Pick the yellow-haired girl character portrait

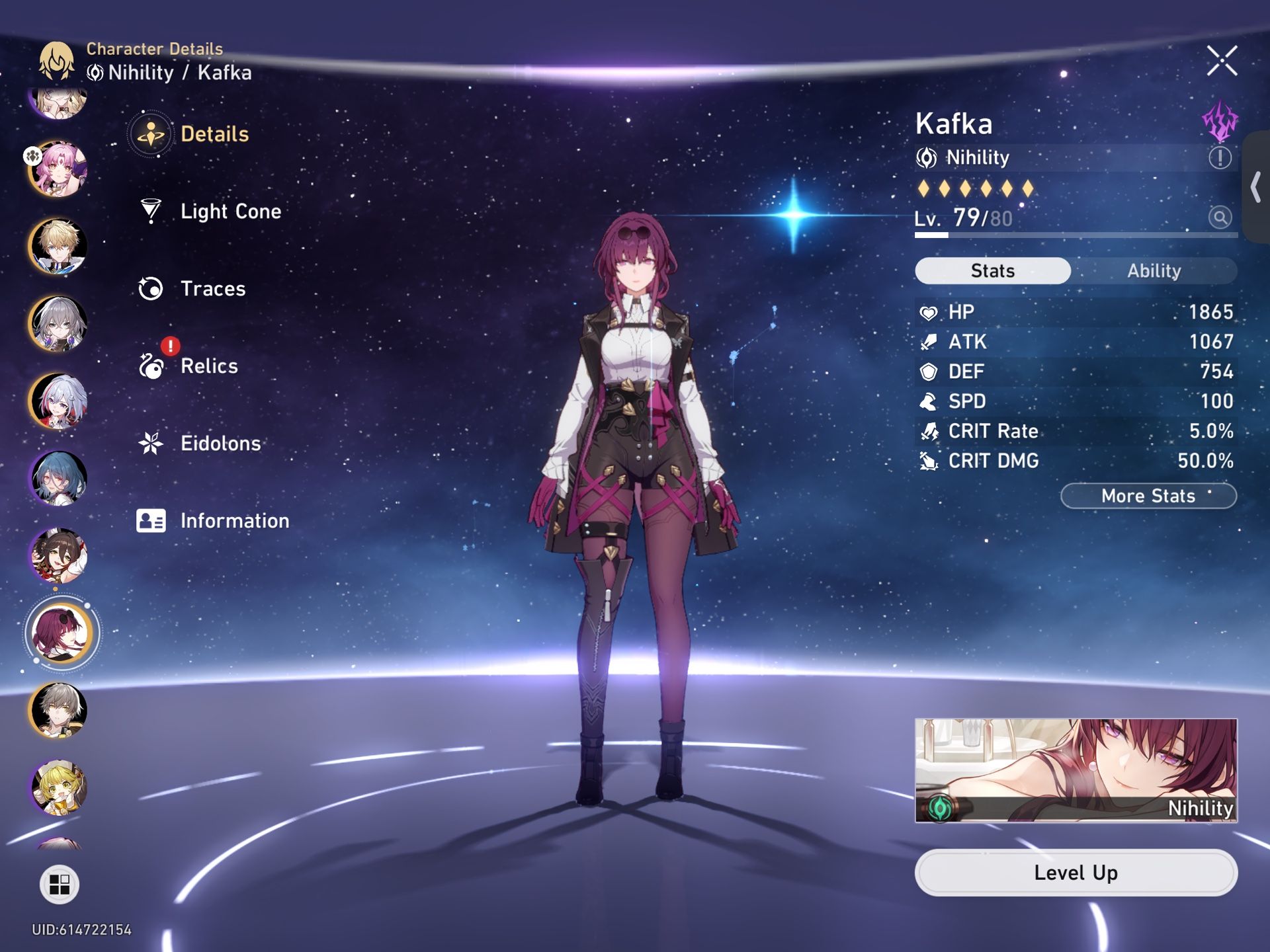pyautogui.click(x=58, y=787)
